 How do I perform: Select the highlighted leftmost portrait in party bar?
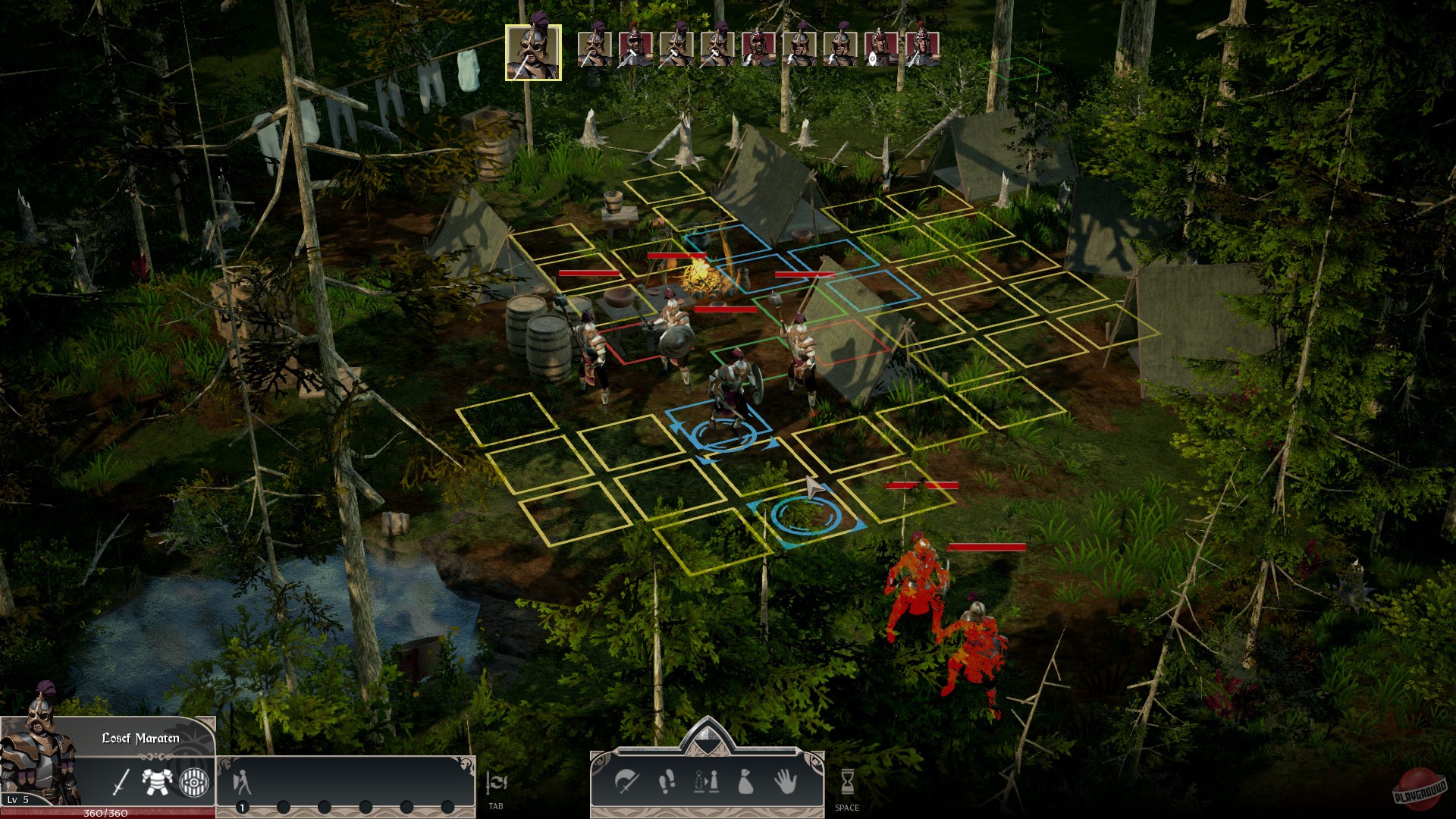(533, 52)
